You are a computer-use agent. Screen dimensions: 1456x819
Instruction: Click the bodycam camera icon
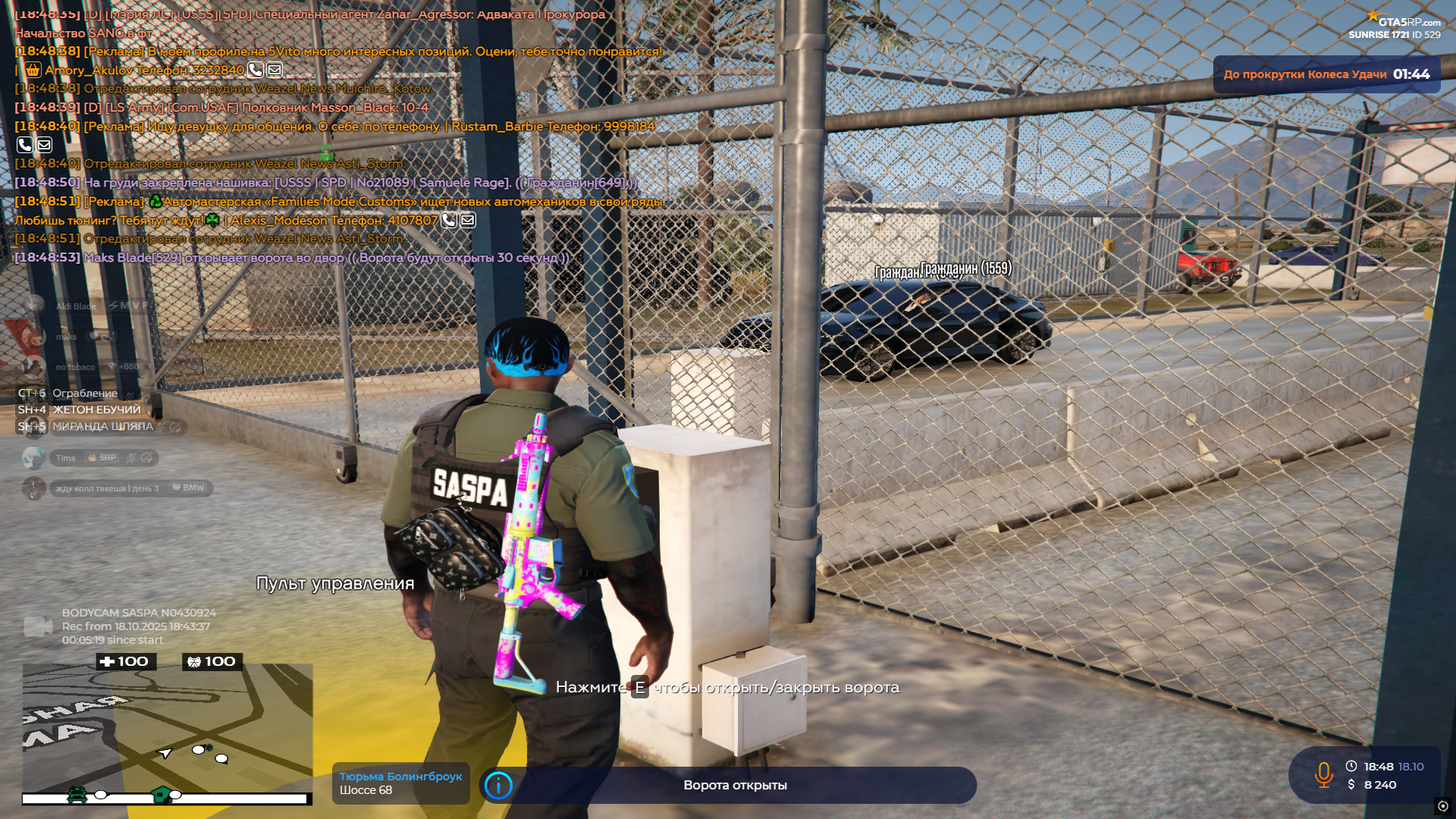click(38, 626)
